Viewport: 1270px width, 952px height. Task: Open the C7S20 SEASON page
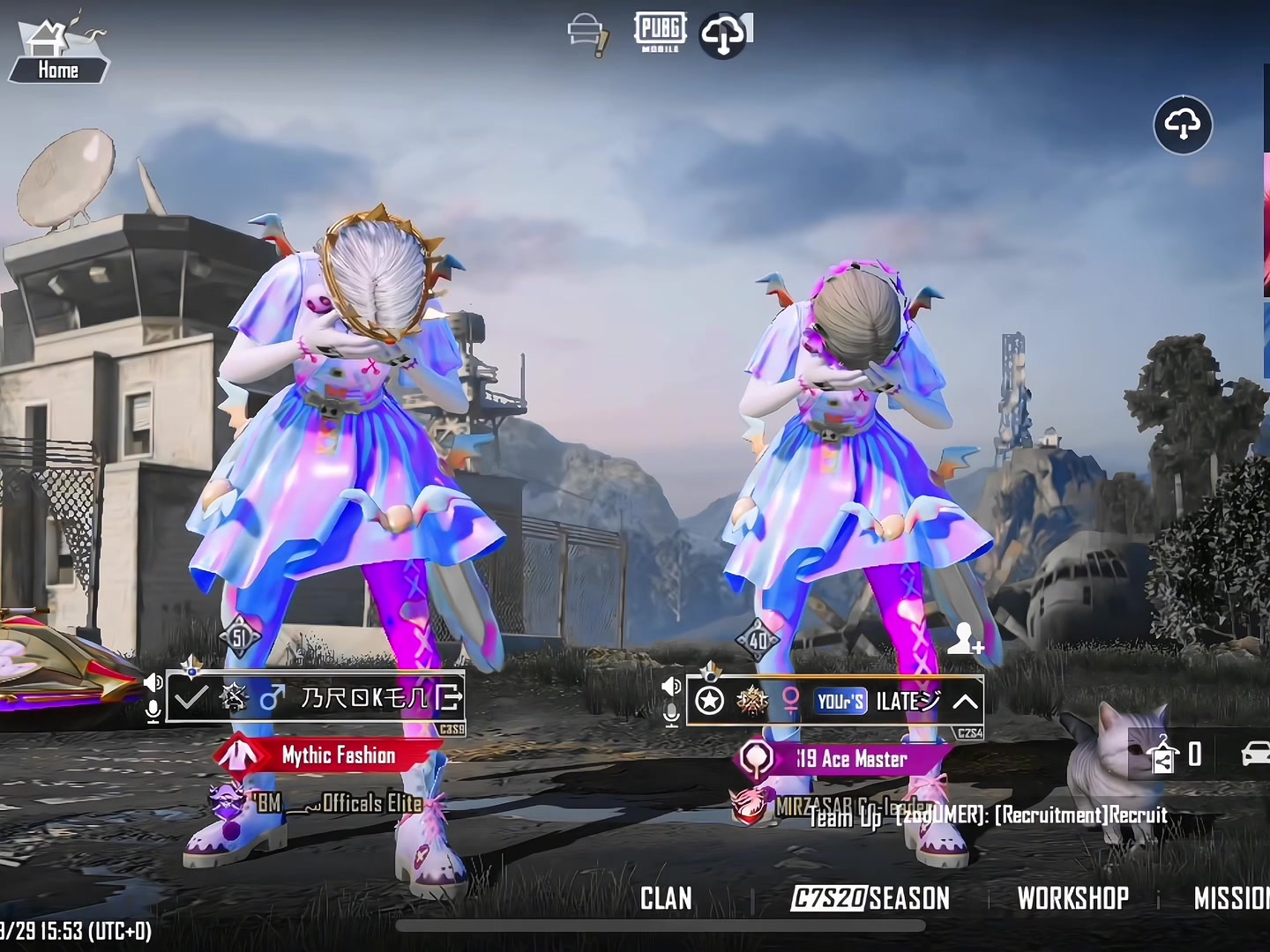point(870,898)
